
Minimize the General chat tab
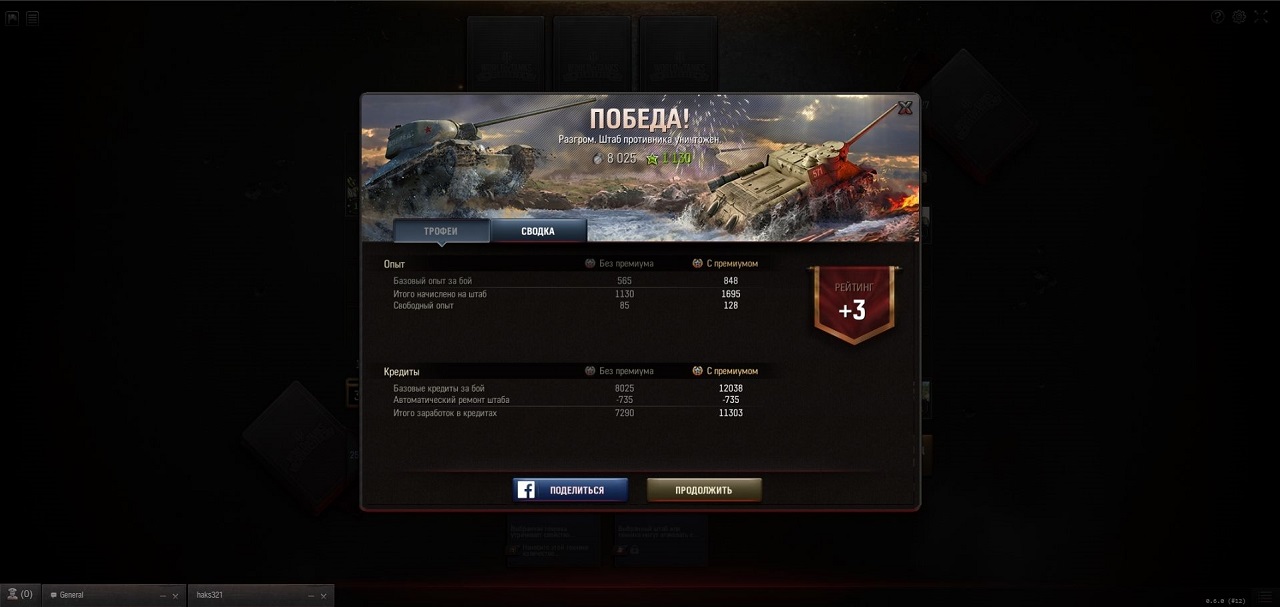coord(164,595)
